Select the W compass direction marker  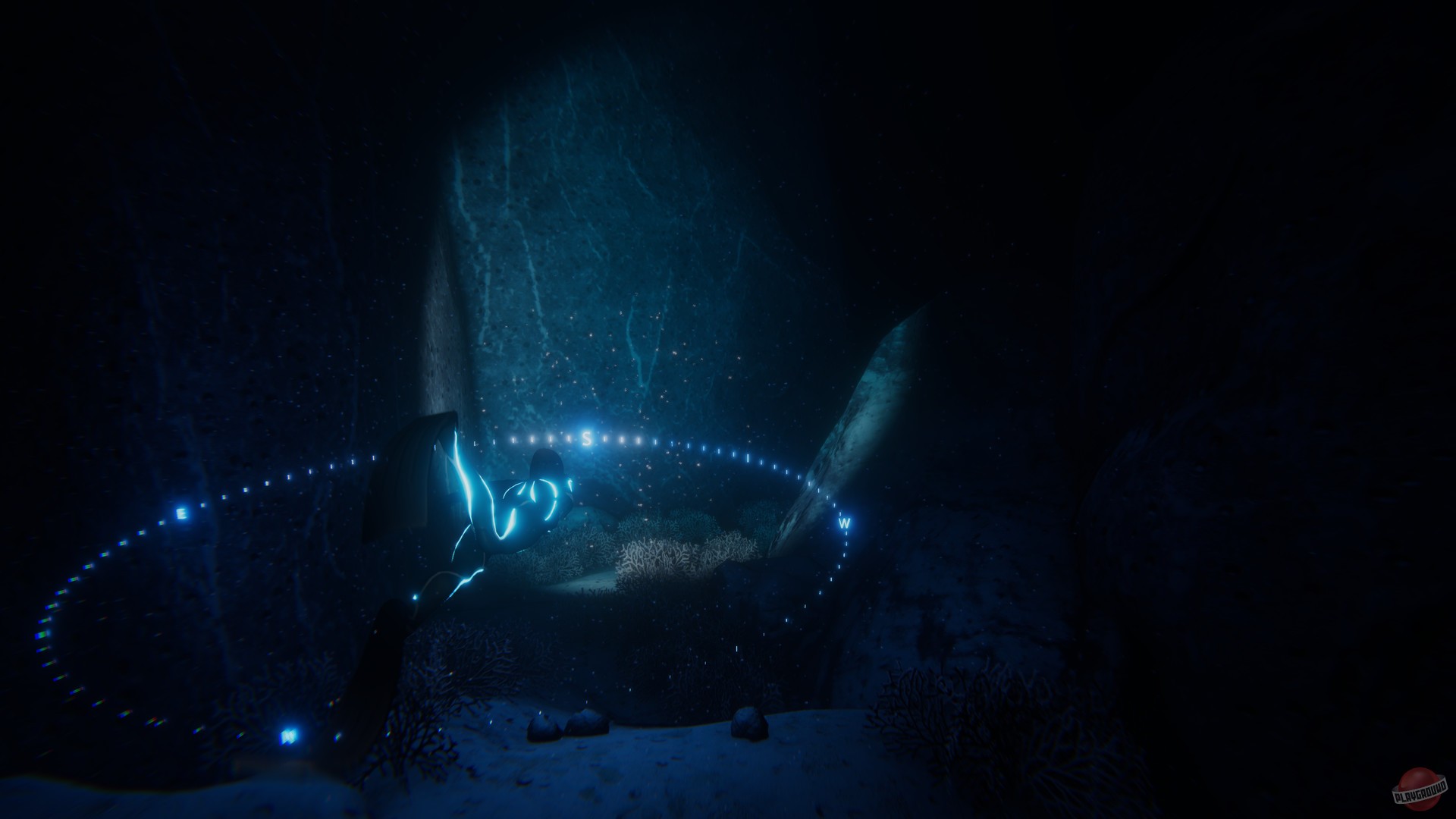point(845,522)
